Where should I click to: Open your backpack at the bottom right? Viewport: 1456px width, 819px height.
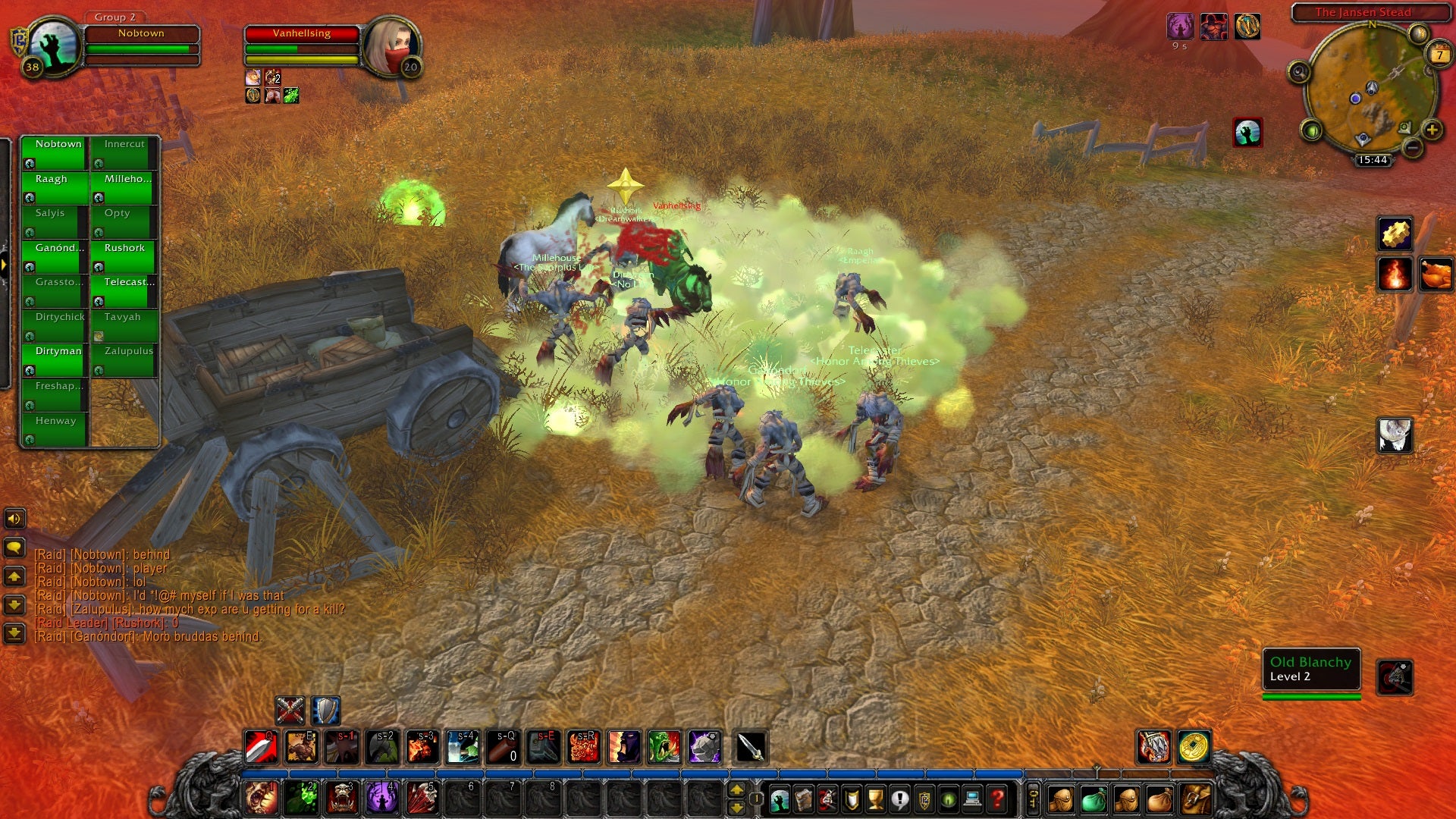pyautogui.click(x=1194, y=799)
